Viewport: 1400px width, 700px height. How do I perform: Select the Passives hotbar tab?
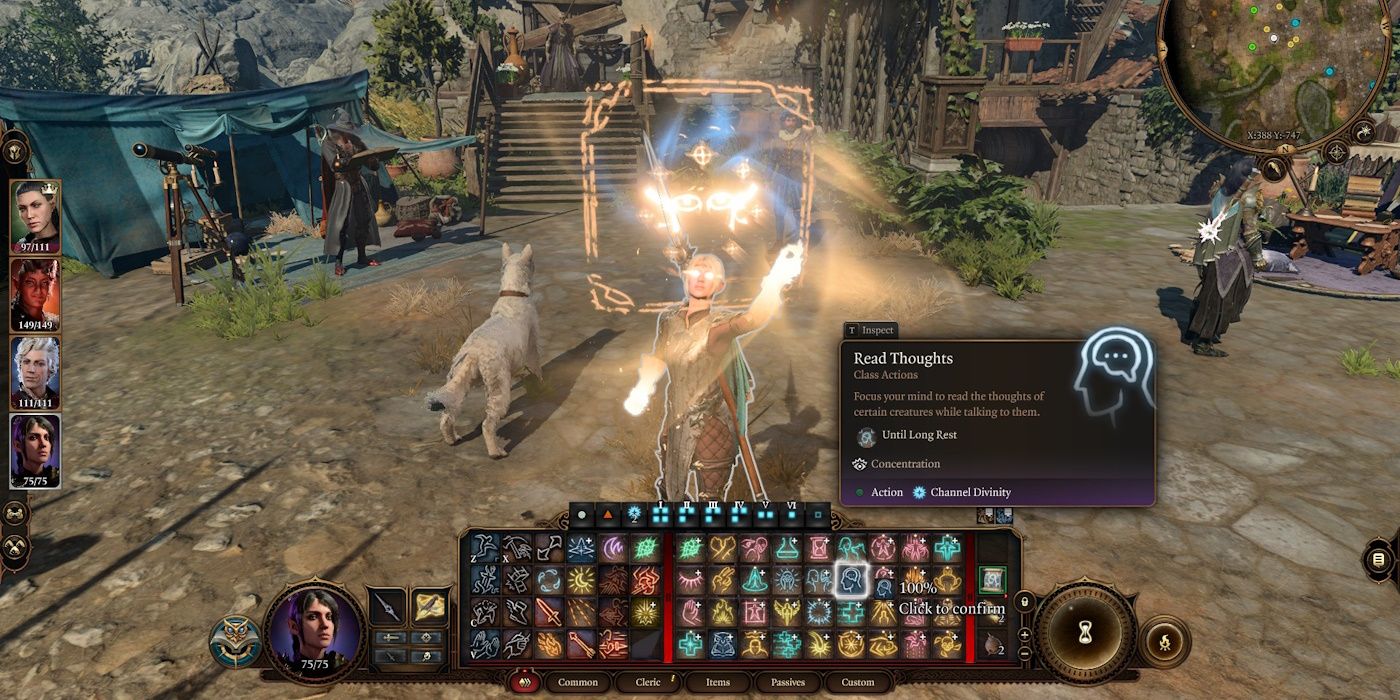788,682
